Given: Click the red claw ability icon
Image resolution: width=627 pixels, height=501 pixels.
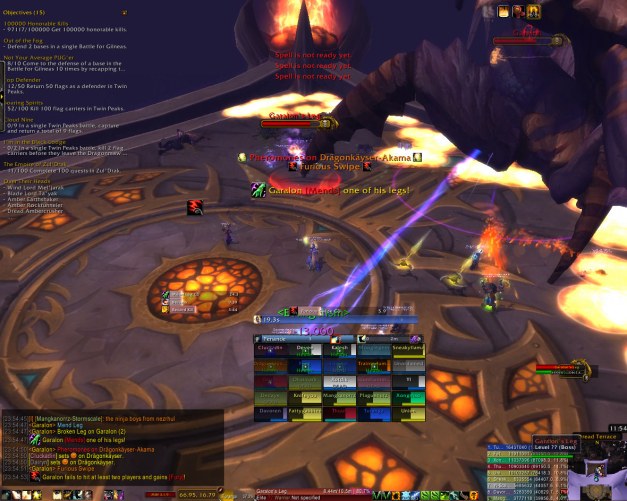Looking at the screenshot, I should pyautogui.click(x=196, y=207).
